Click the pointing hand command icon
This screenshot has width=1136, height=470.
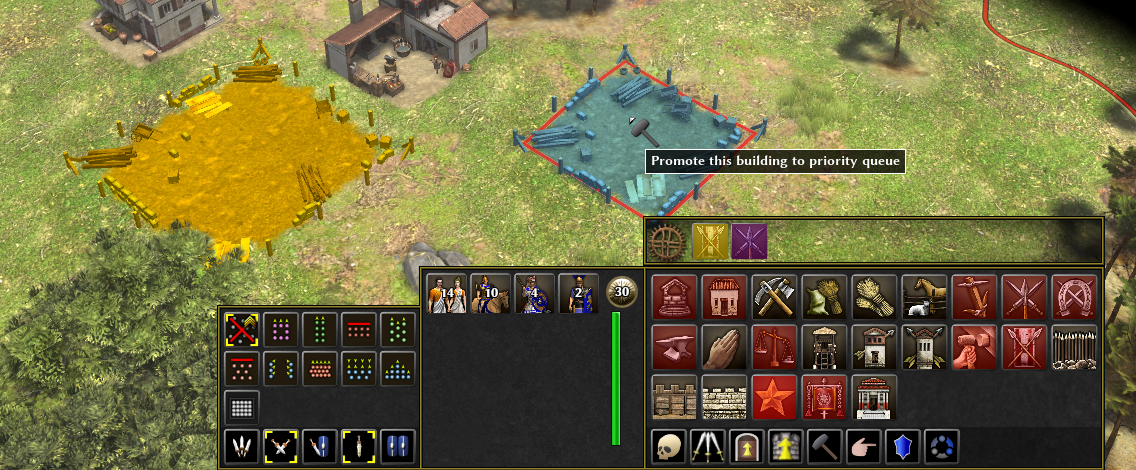(x=862, y=447)
